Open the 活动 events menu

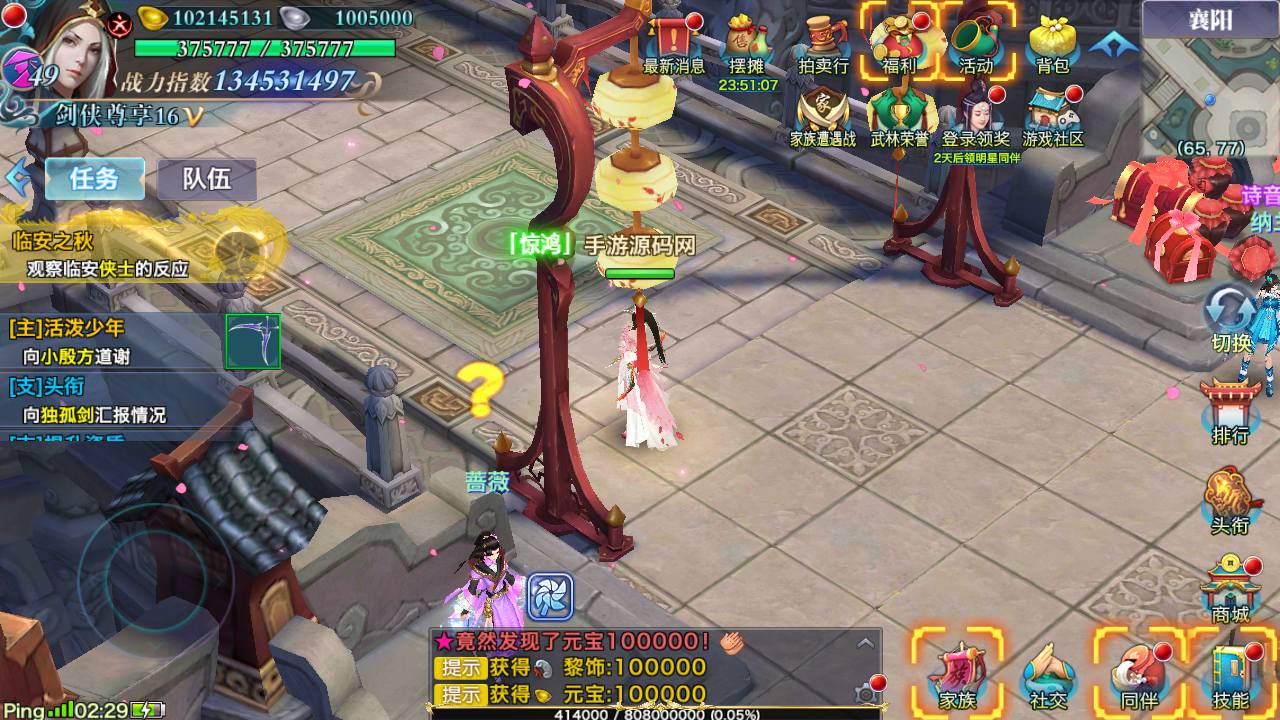click(975, 44)
